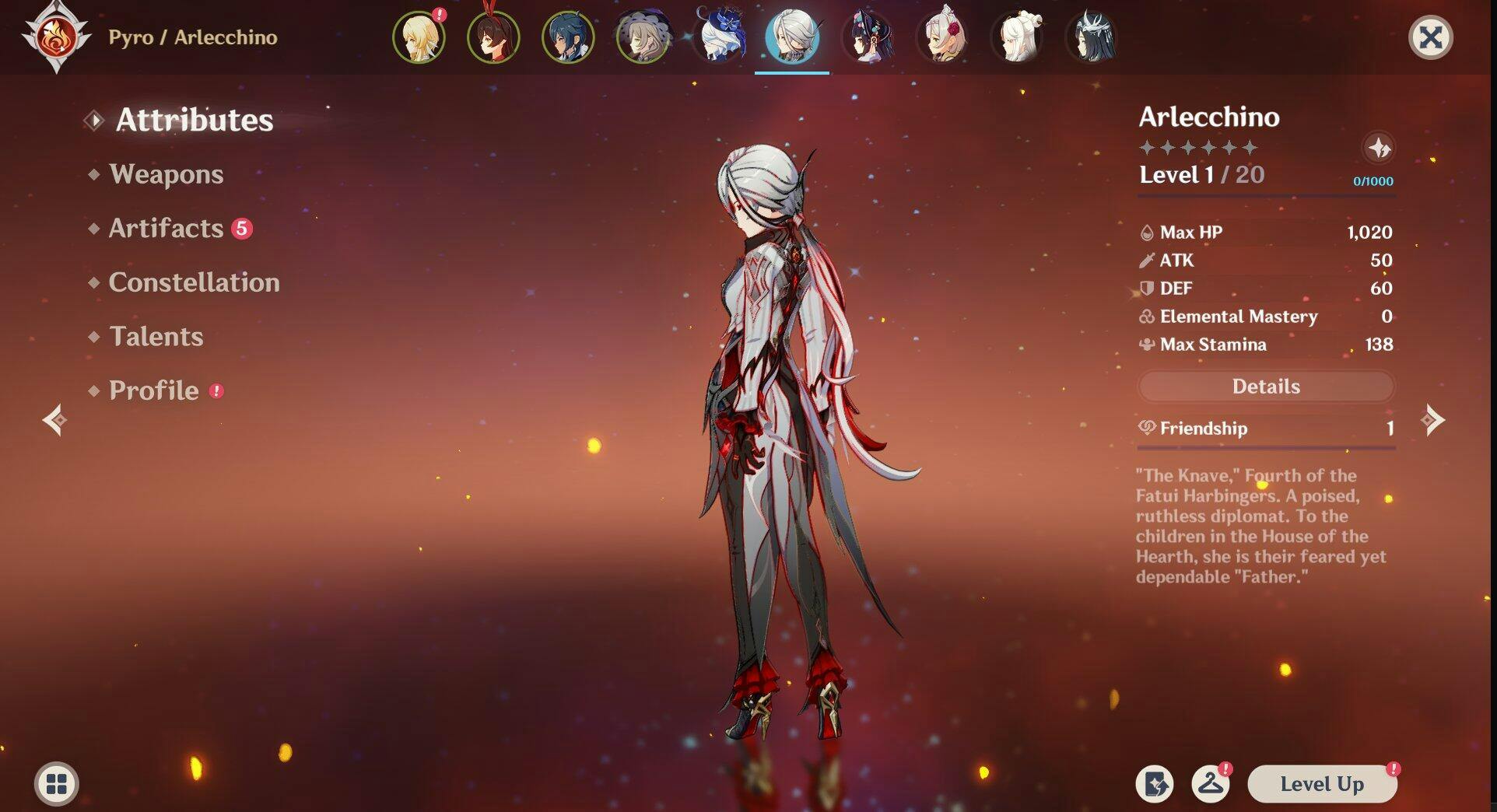Open the Artifacts section
Screen dimensions: 1497x812
pyautogui.click(x=166, y=228)
